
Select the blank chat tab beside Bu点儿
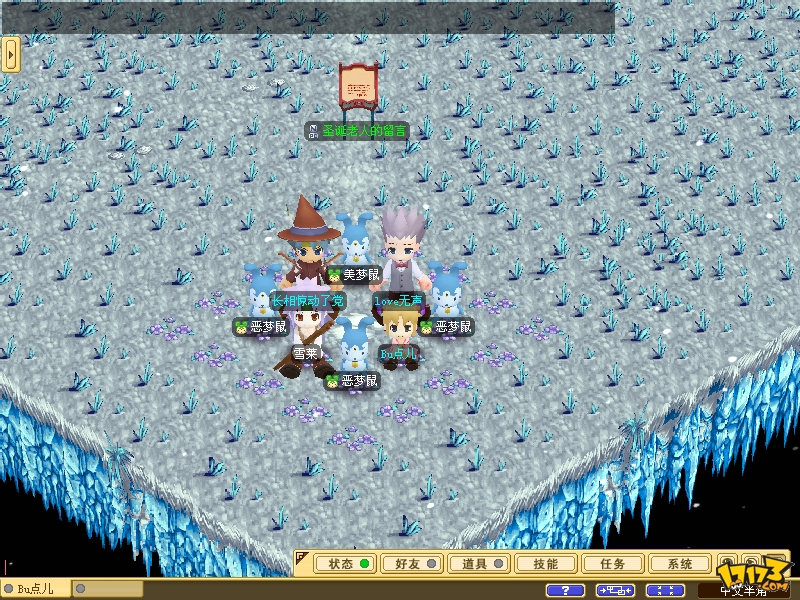pyautogui.click(x=108, y=589)
